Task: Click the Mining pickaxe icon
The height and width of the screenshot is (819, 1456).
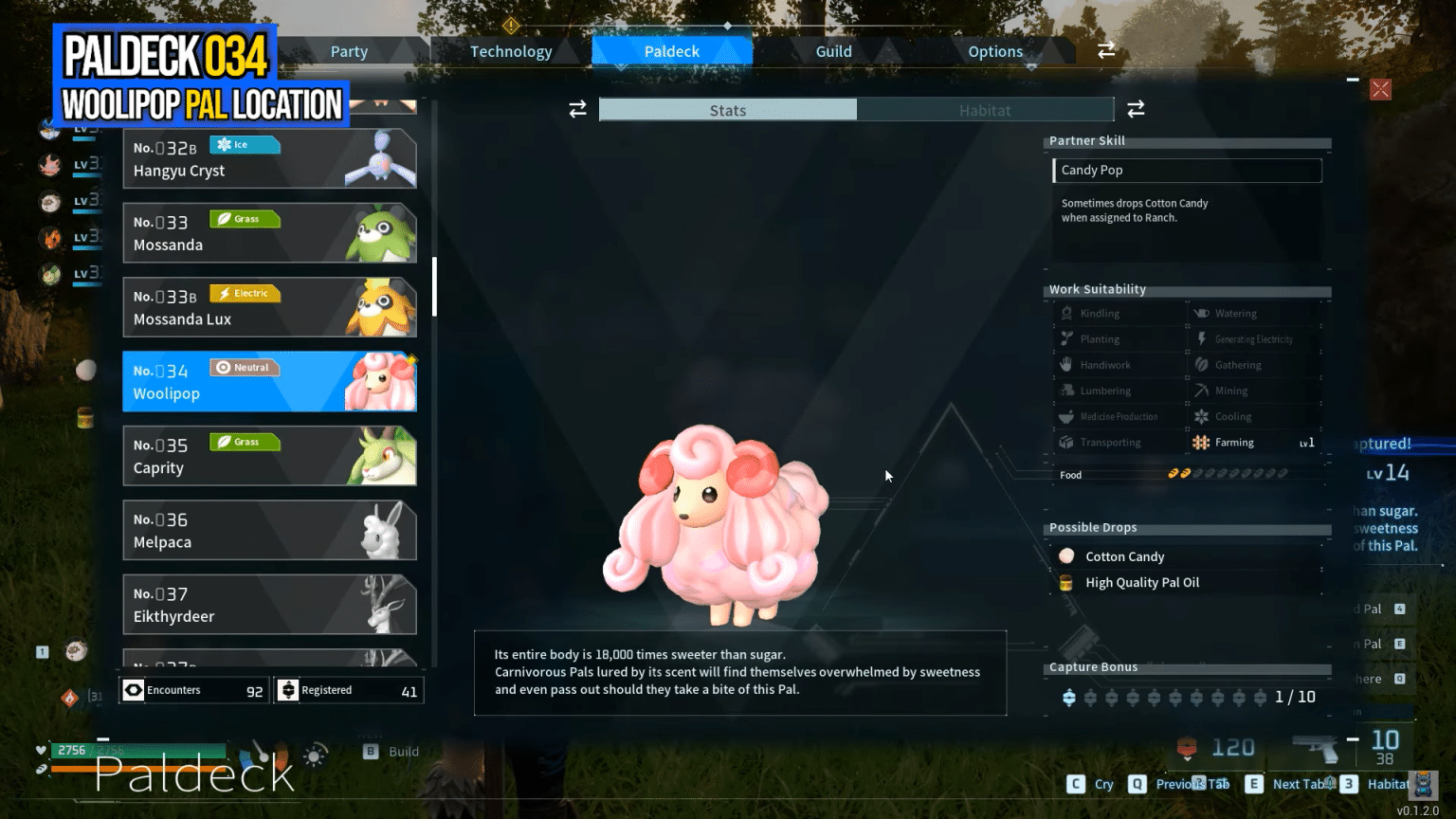Action: click(x=1202, y=390)
